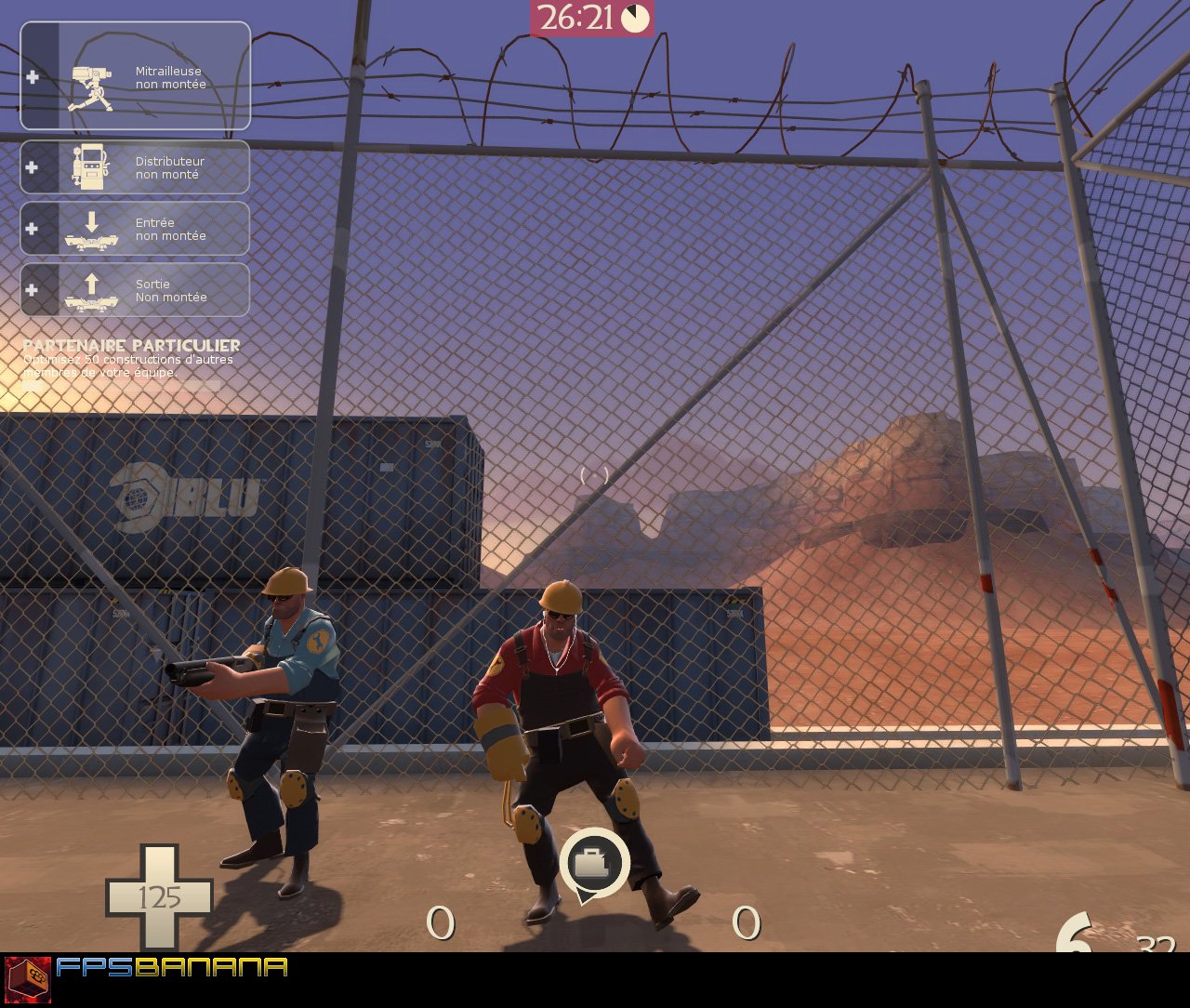This screenshot has width=1190, height=1008.
Task: Click the Partenaire Particulier achievement title
Action: click(x=131, y=345)
